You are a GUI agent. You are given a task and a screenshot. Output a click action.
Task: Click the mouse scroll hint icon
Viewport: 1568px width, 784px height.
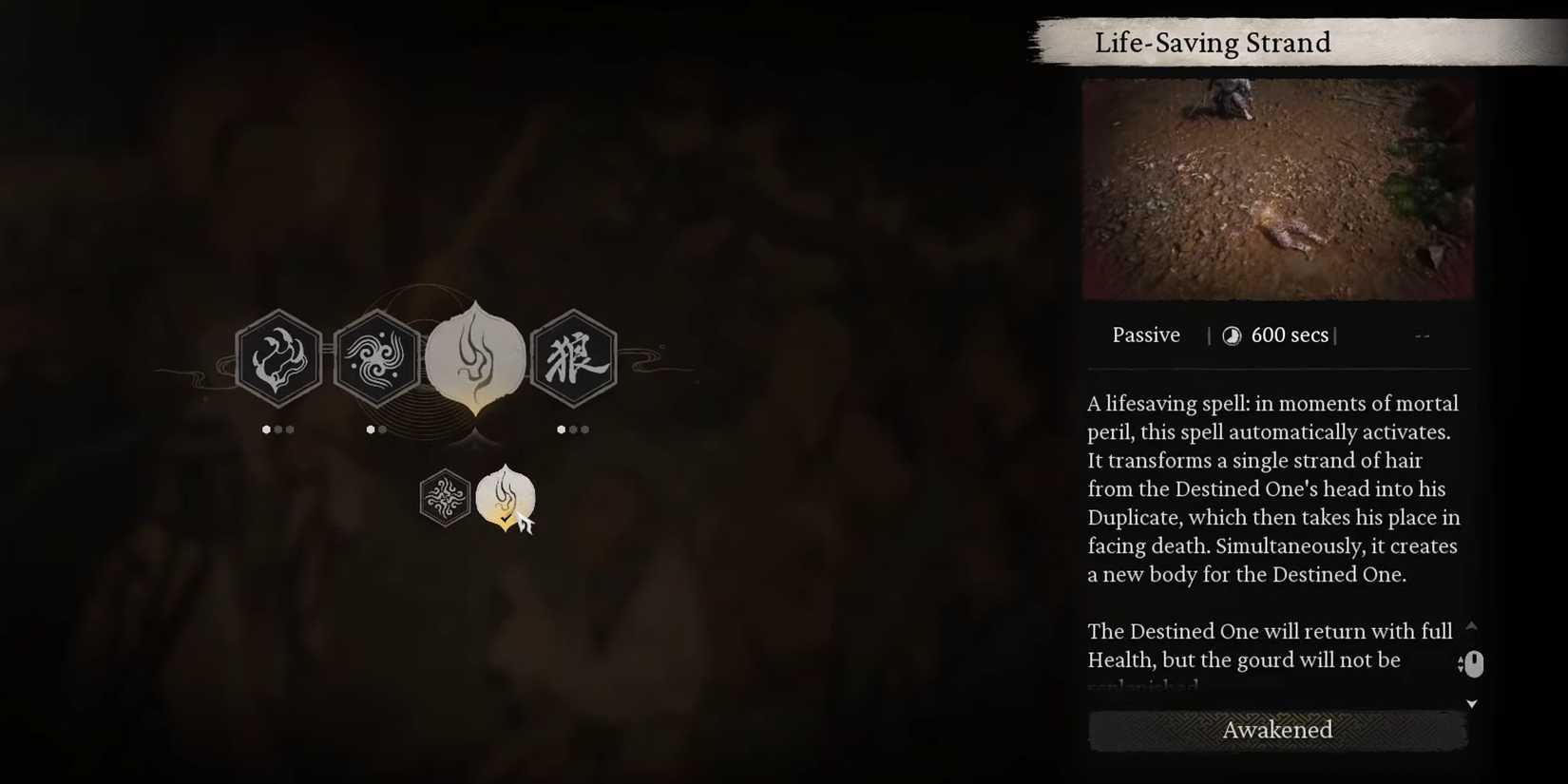(x=1473, y=663)
